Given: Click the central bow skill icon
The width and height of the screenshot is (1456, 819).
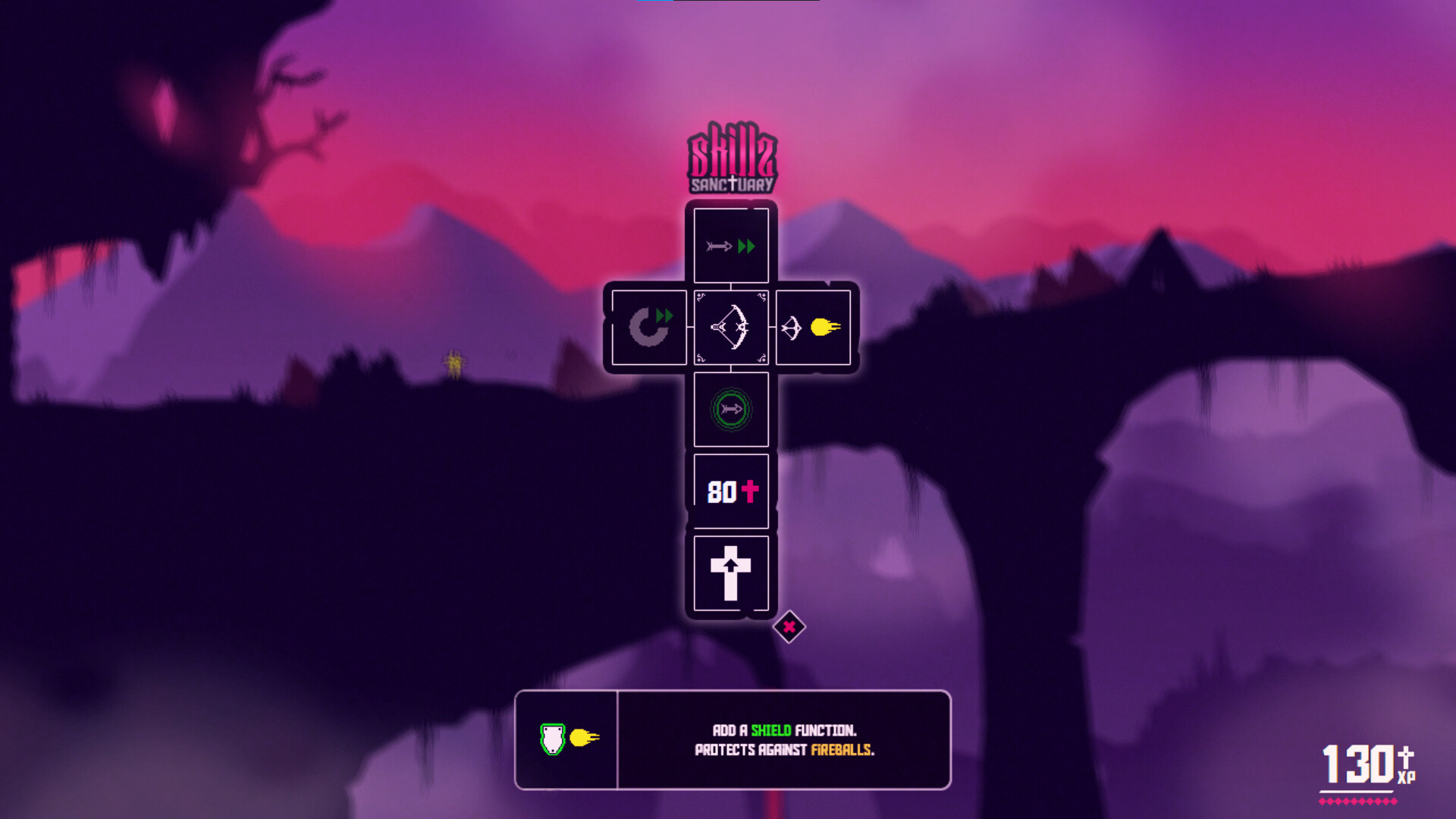Looking at the screenshot, I should coord(731,328).
